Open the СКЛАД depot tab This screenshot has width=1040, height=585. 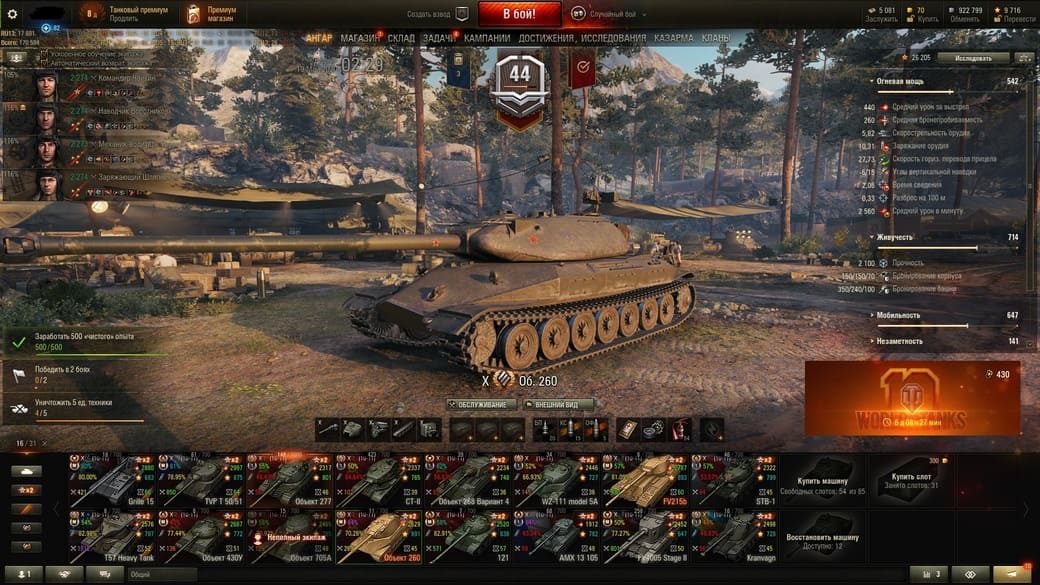coord(401,38)
